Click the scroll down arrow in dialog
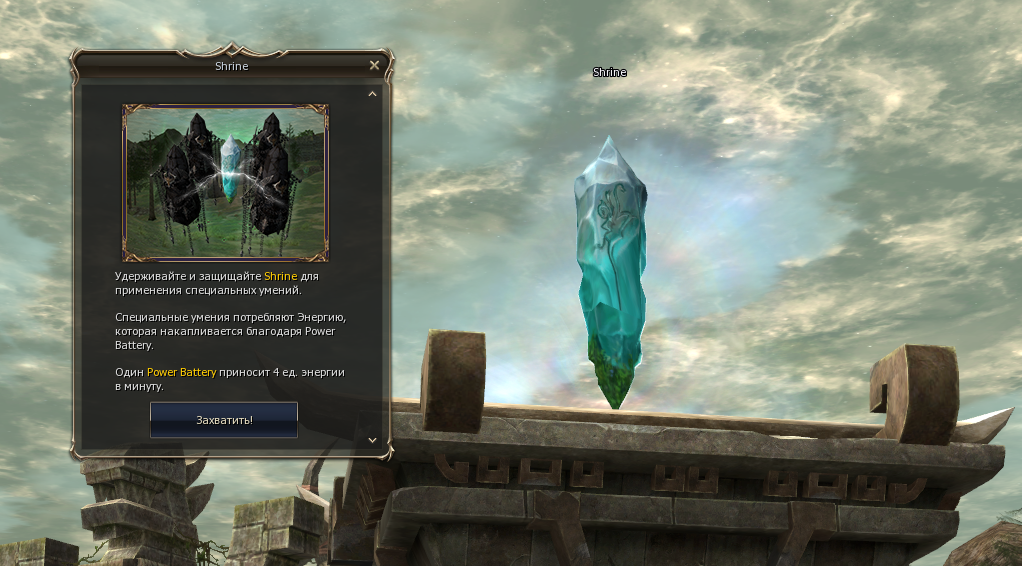1022x566 pixels. pyautogui.click(x=372, y=439)
